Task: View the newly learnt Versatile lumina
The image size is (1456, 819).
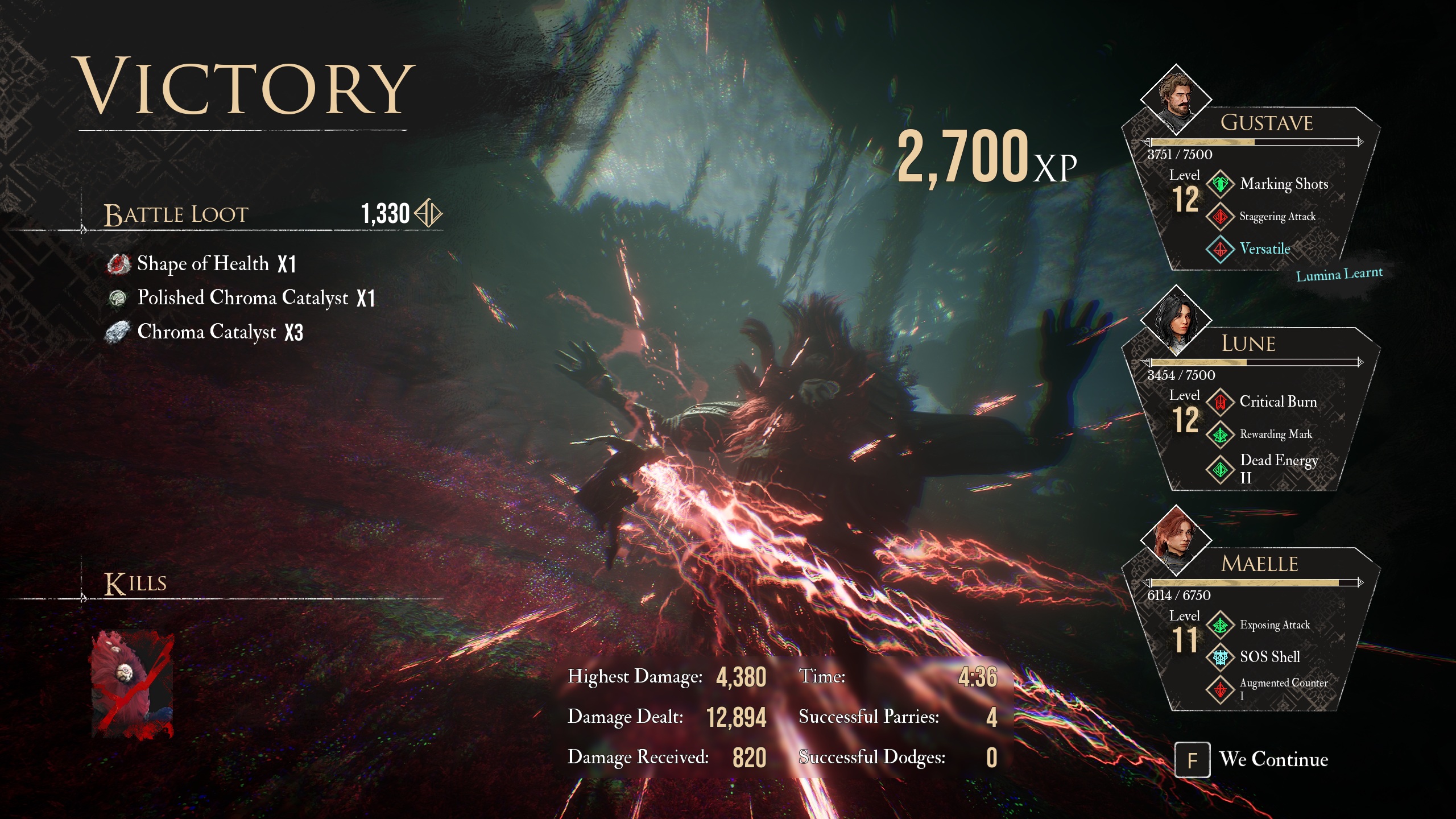Action: tap(1220, 249)
